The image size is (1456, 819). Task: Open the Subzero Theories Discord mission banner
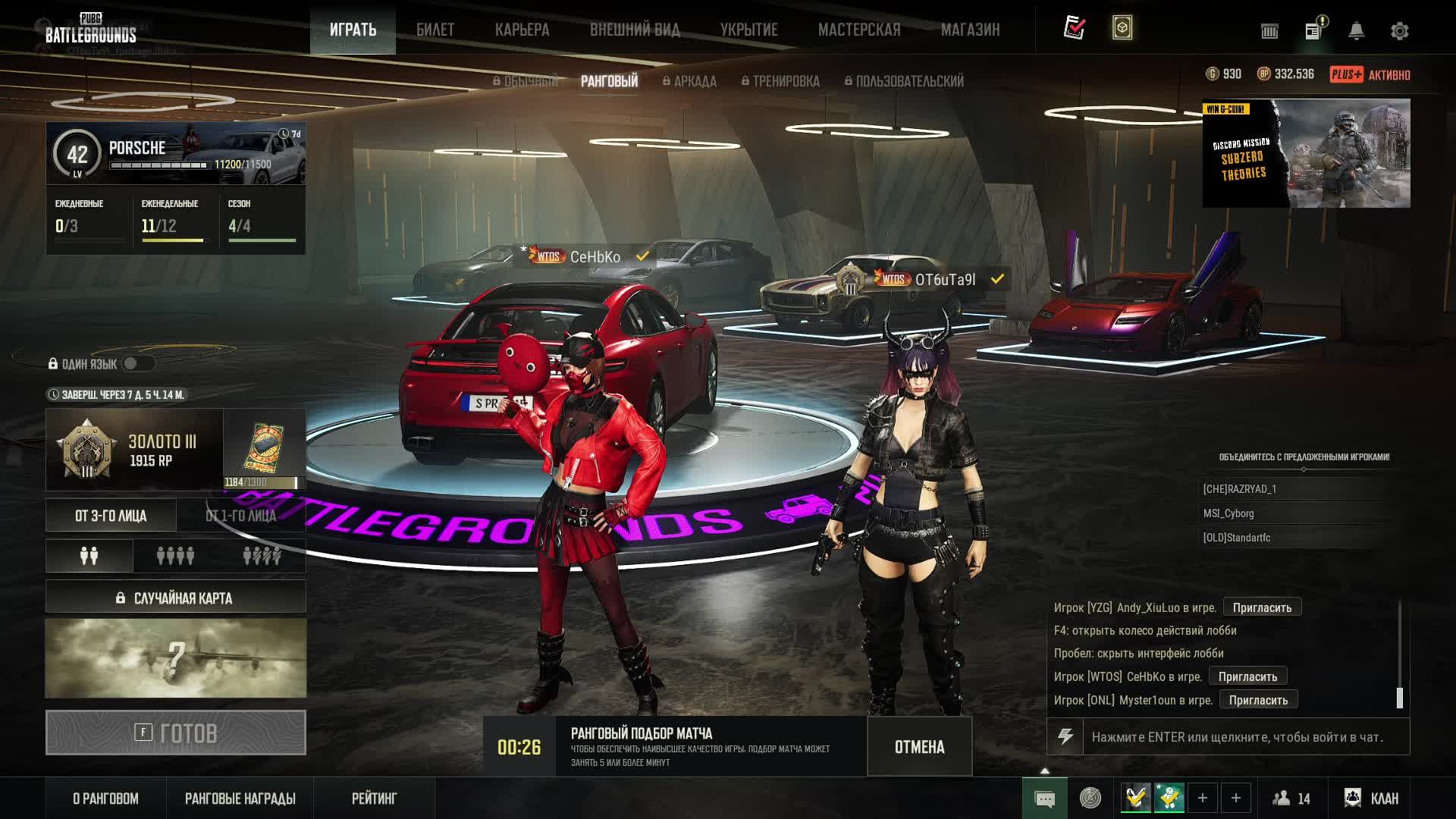click(x=1306, y=153)
